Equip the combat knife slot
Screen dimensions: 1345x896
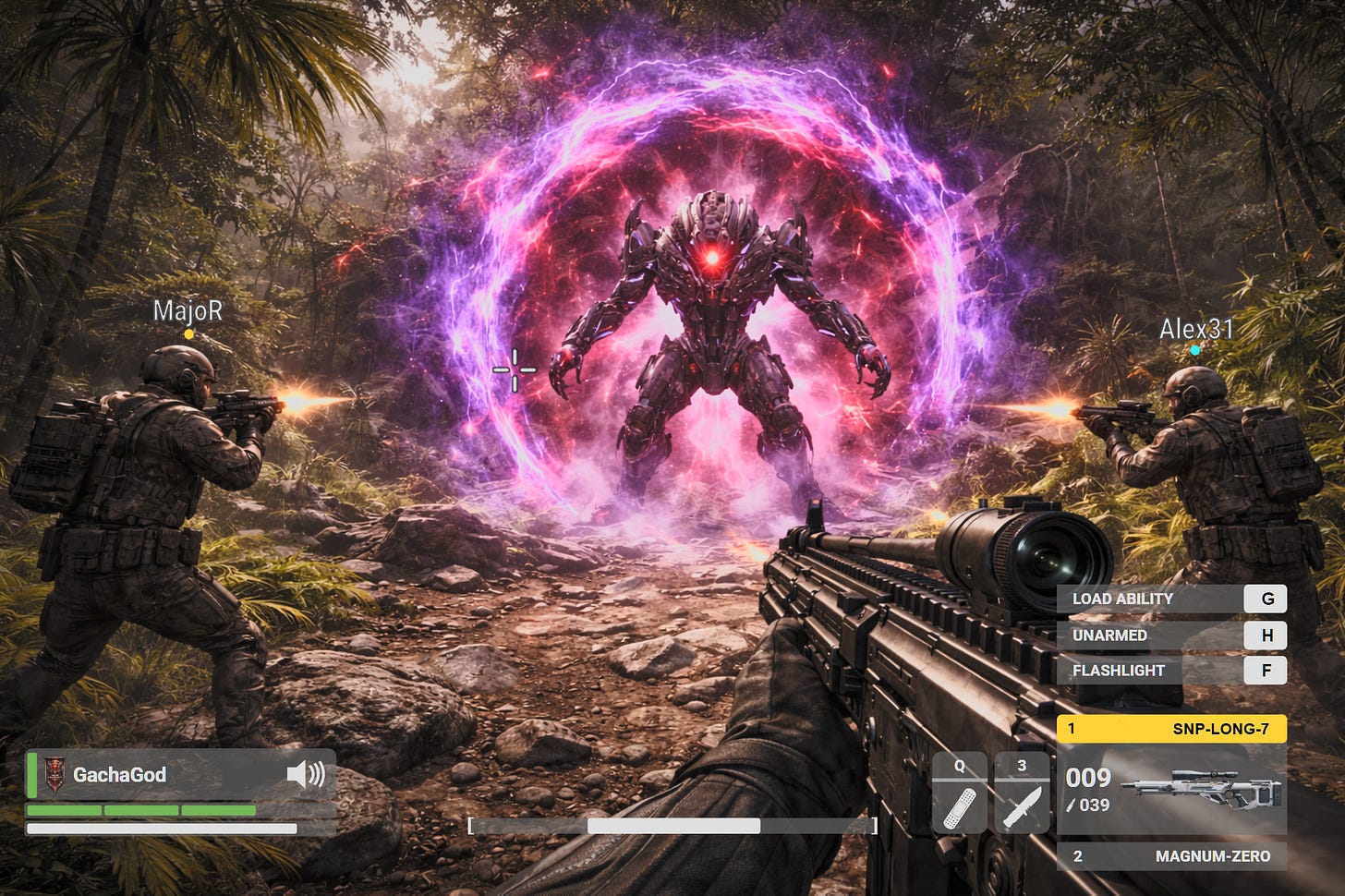1022,794
